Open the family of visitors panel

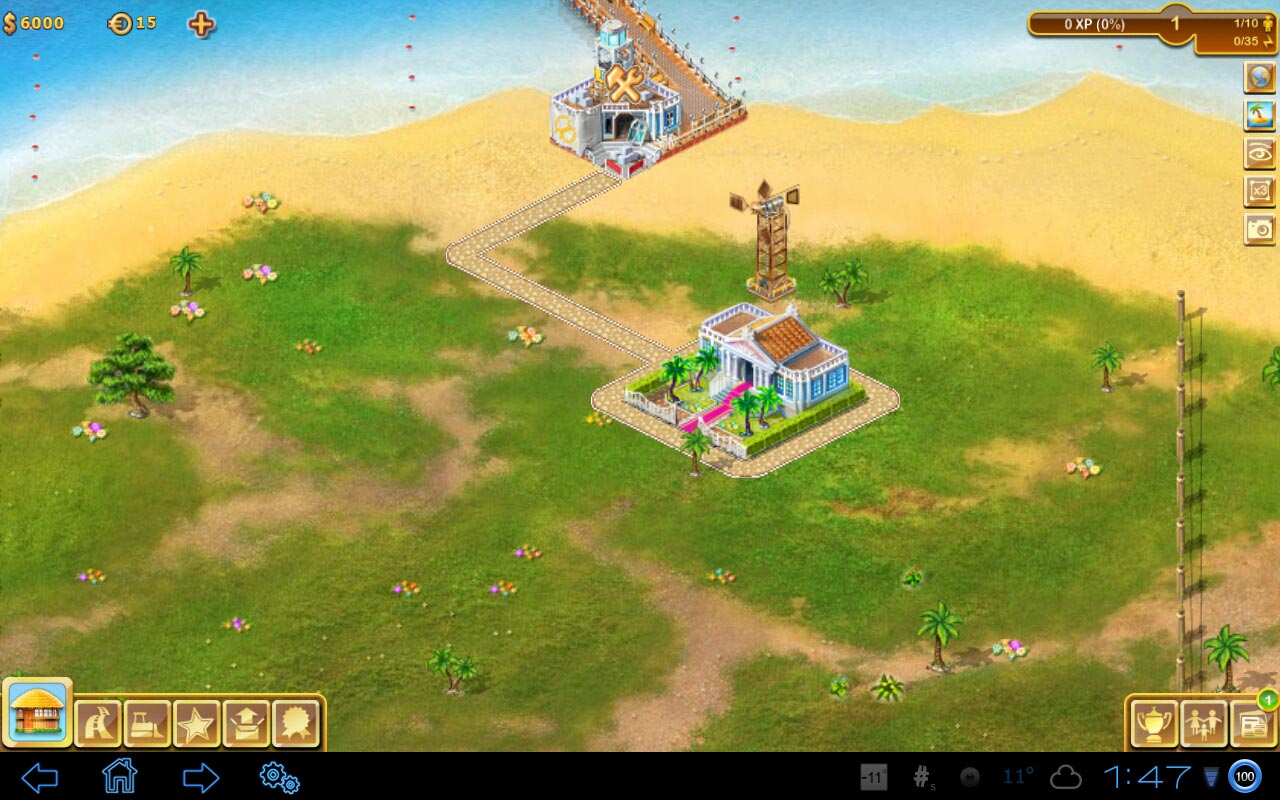point(1203,722)
